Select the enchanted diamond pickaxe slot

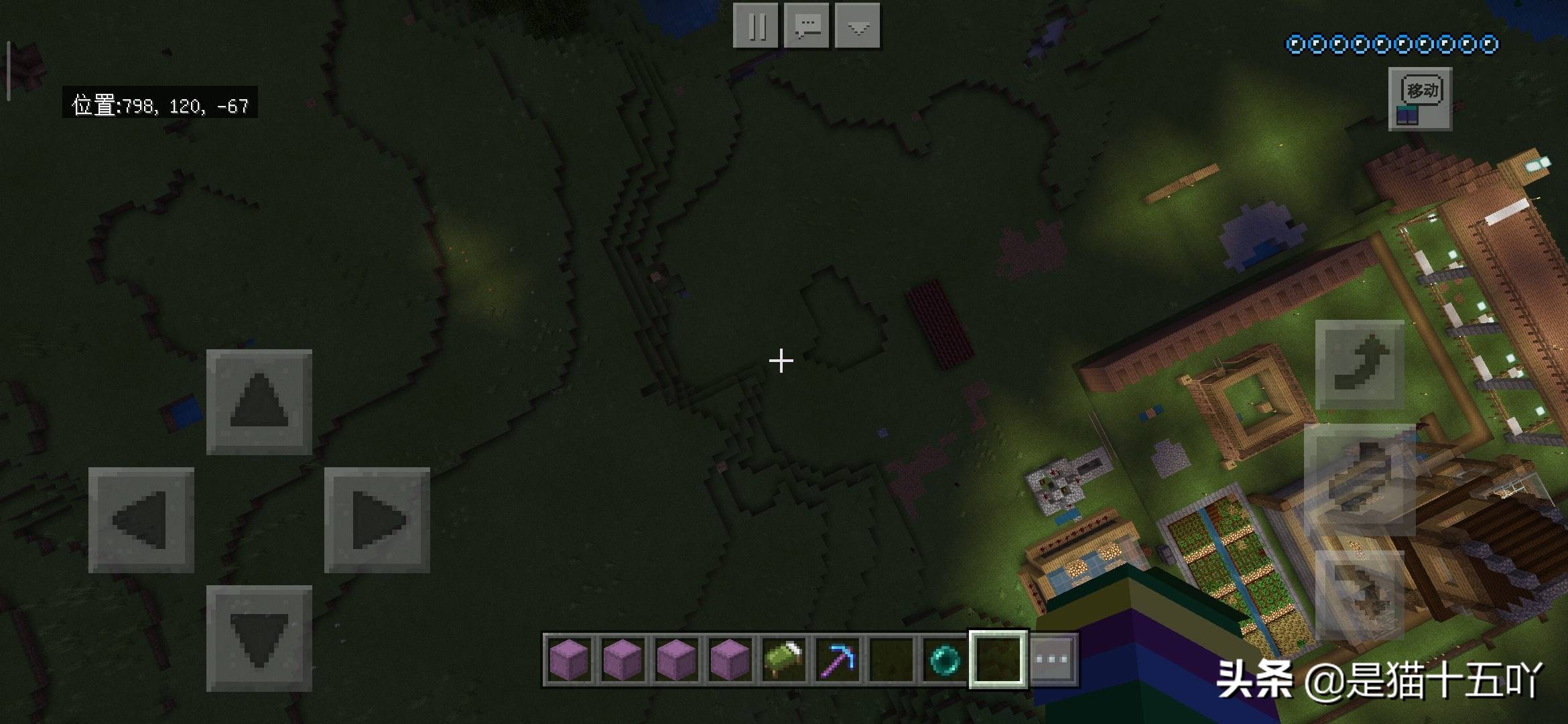click(x=838, y=659)
